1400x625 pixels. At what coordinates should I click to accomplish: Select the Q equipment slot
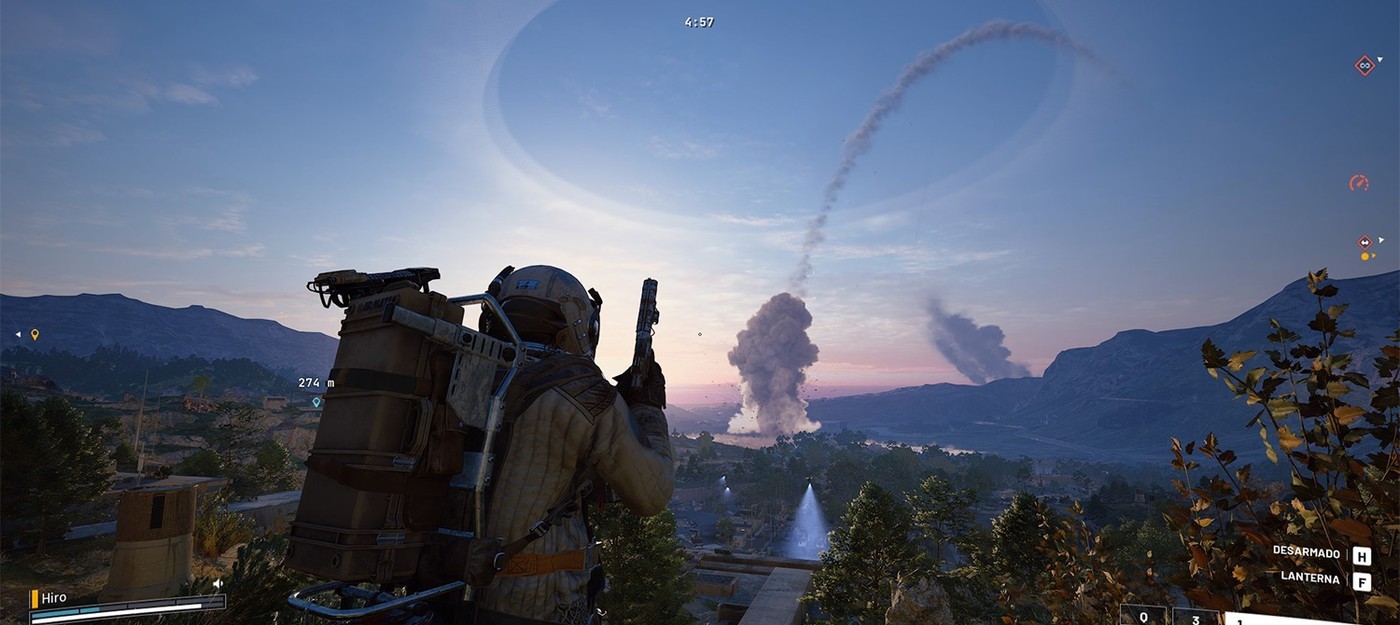(1143, 616)
